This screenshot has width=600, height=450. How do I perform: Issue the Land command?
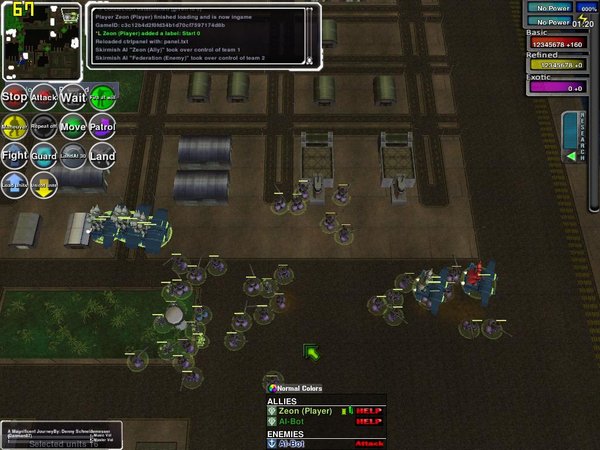click(102, 156)
